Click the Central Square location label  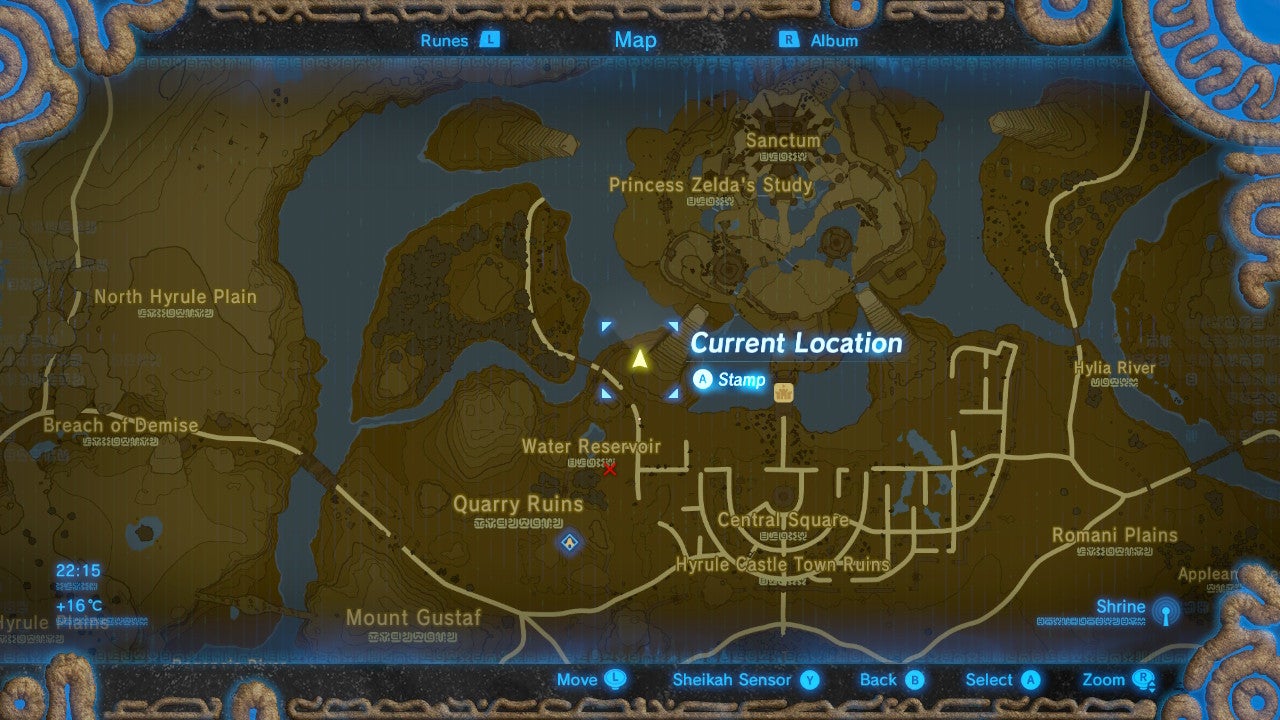[x=786, y=519]
